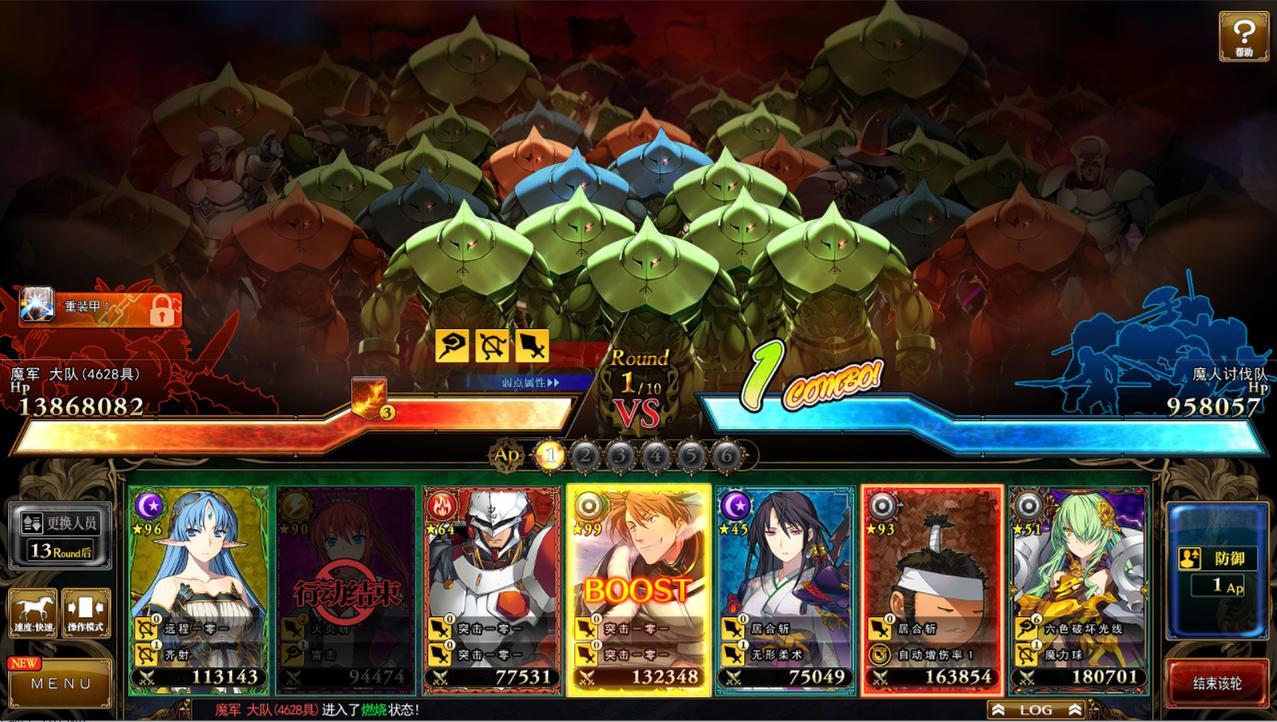The height and width of the screenshot is (722, 1277).
Task: Open the 更换人员 member swap button
Action: tap(60, 535)
